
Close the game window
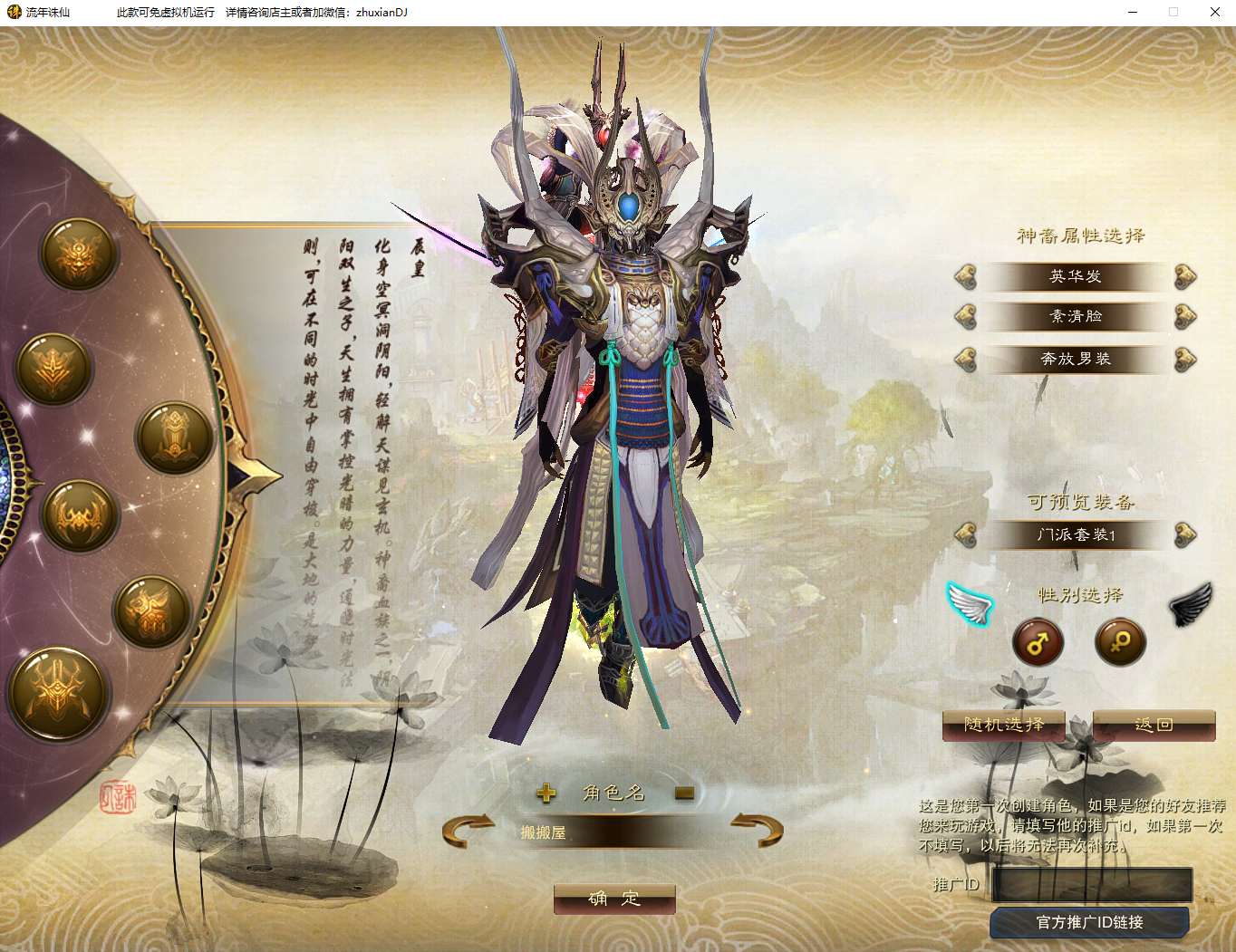coord(1214,12)
